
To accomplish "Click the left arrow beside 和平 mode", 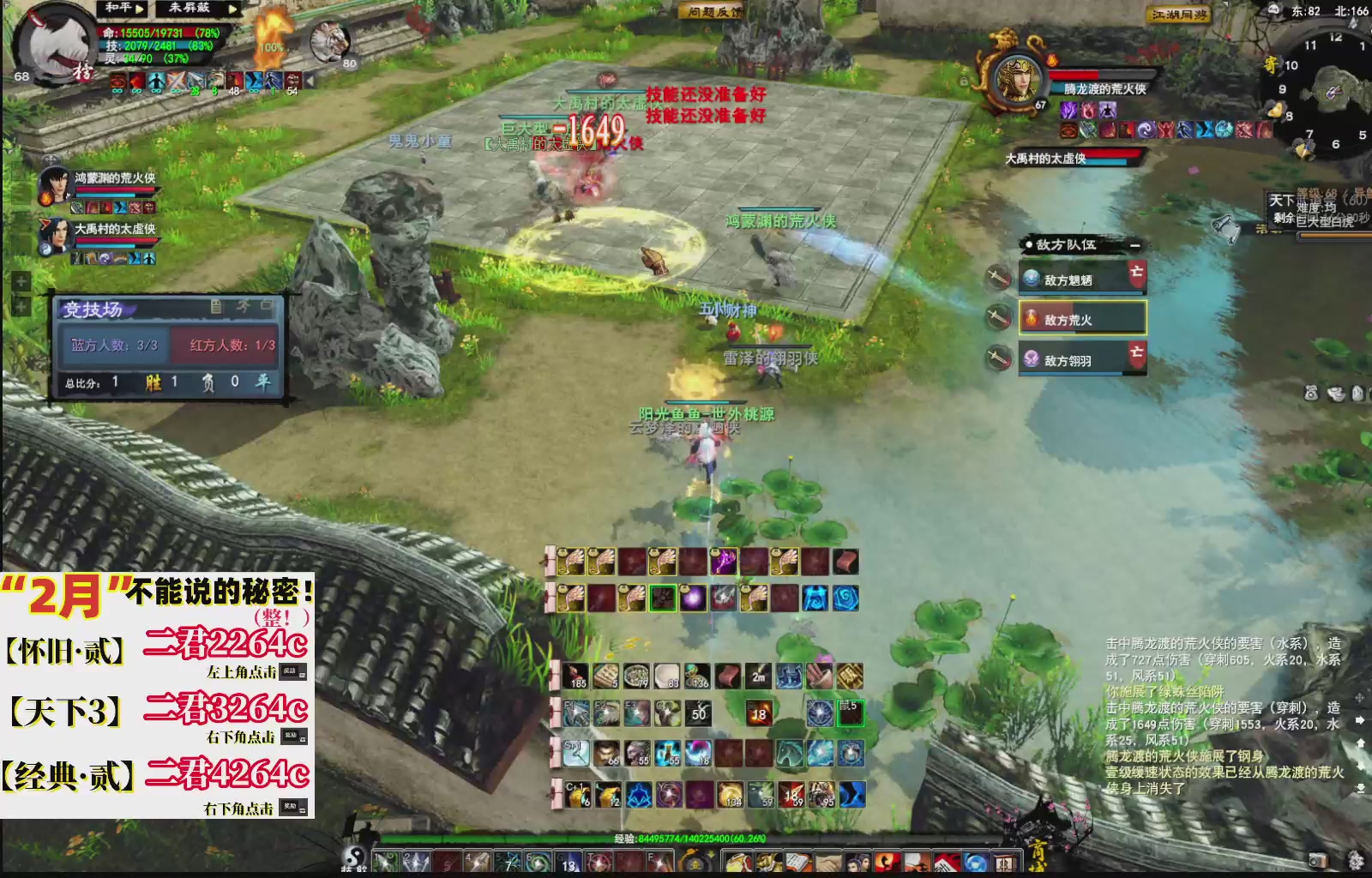I will click(x=141, y=9).
